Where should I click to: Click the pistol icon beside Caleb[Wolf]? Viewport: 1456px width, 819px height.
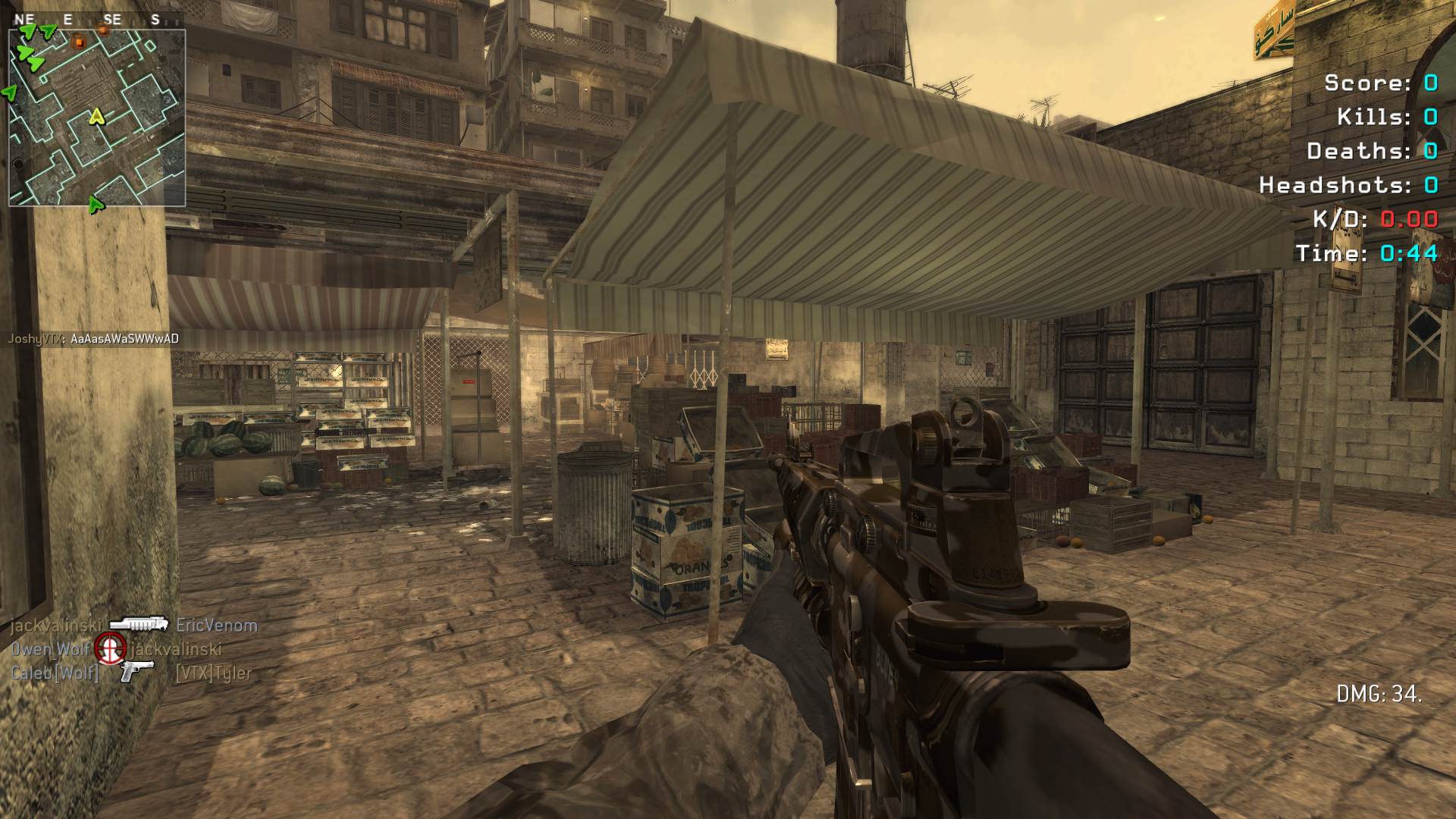coord(136,671)
